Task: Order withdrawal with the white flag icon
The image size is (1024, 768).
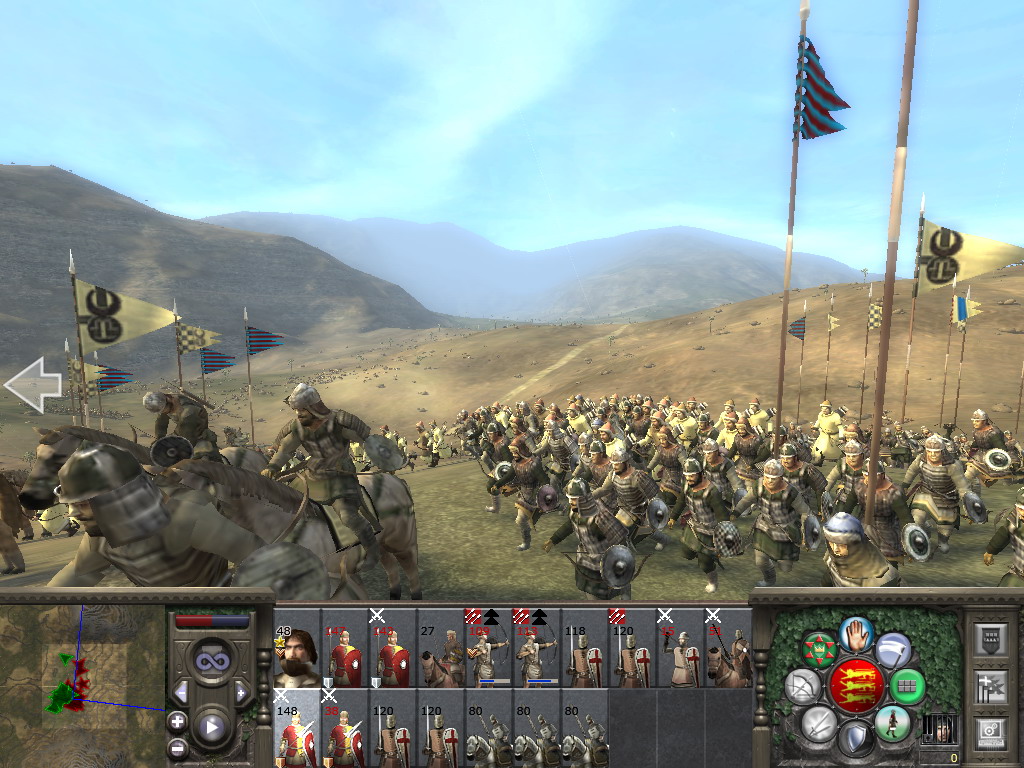Action: 894,650
